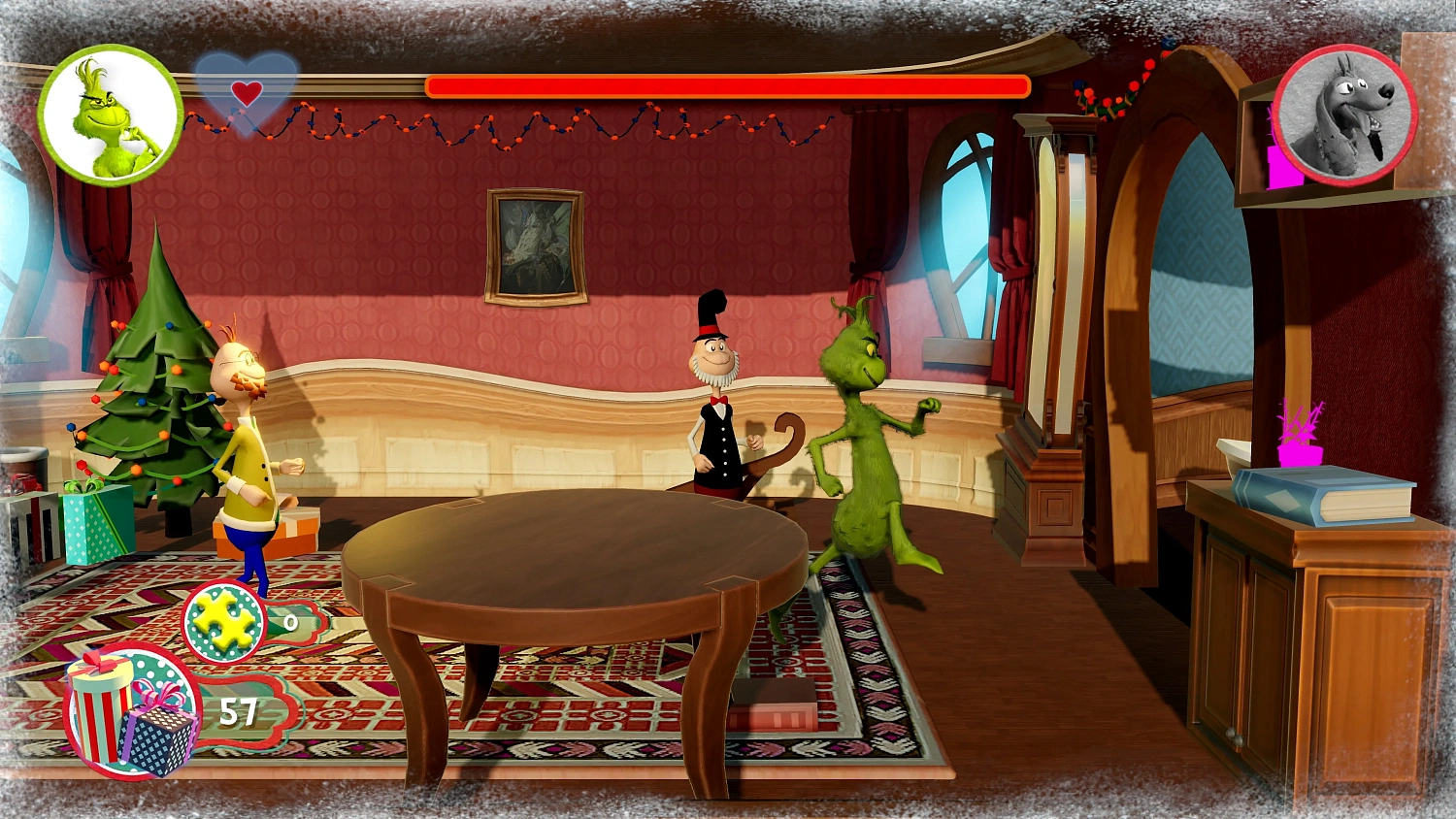The height and width of the screenshot is (819, 1456).
Task: Click the puzzle counter showing 0
Action: [x=290, y=624]
